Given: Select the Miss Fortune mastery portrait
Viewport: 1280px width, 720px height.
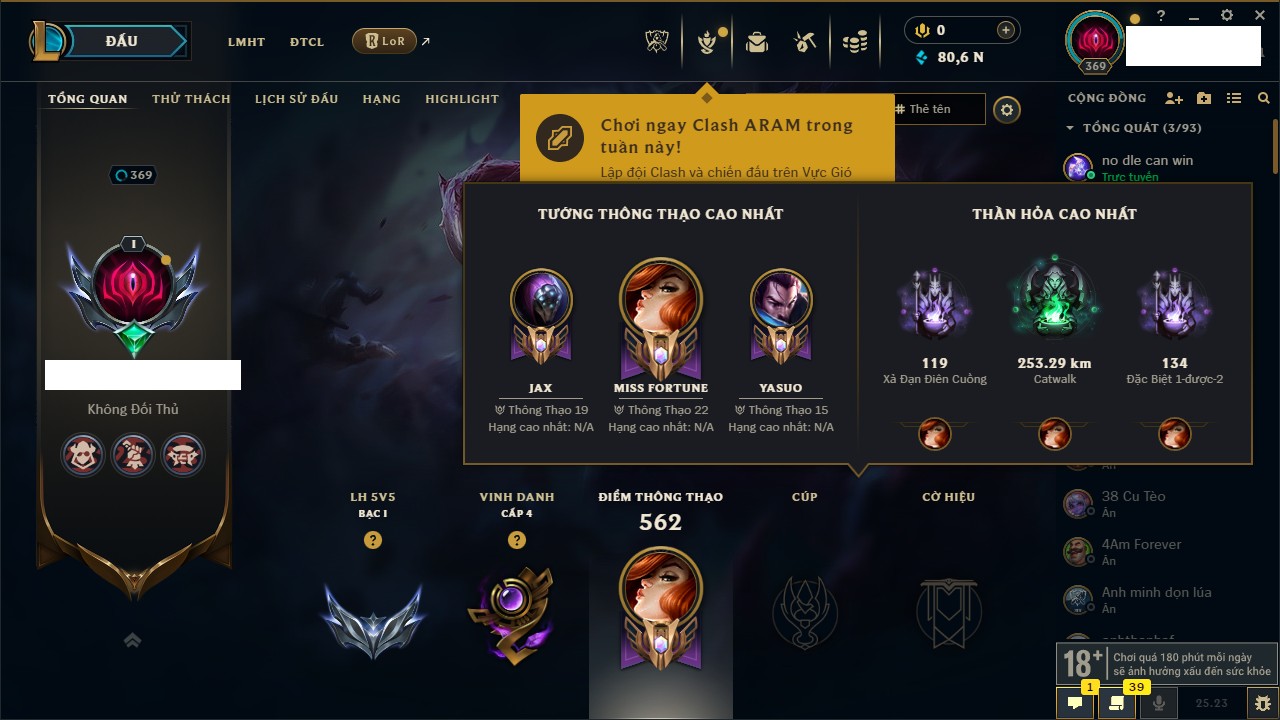Looking at the screenshot, I should (661, 302).
